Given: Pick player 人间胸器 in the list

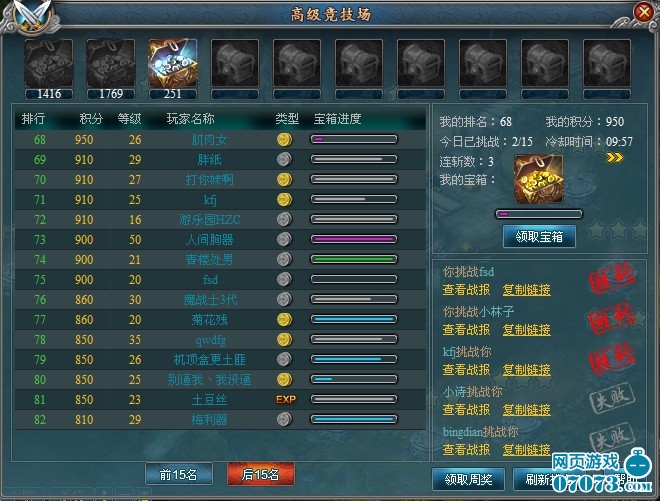Looking at the screenshot, I should point(210,239).
